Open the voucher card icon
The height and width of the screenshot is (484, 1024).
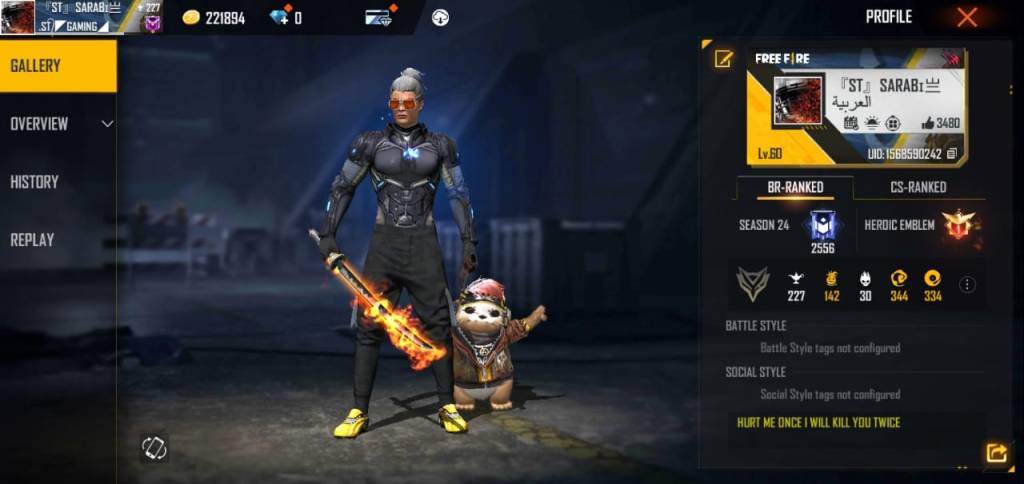tap(378, 17)
